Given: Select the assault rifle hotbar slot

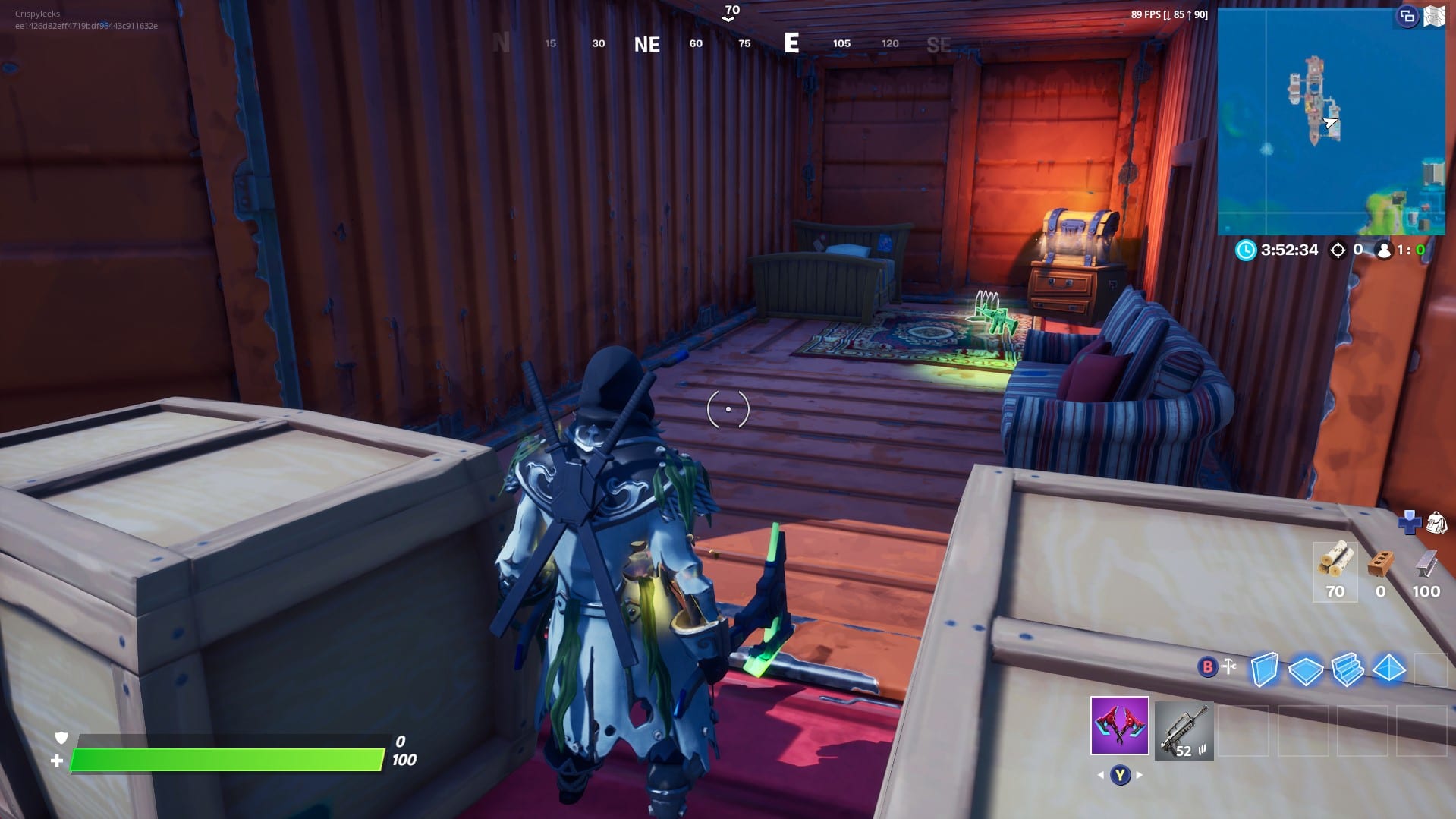Looking at the screenshot, I should pos(1184,731).
